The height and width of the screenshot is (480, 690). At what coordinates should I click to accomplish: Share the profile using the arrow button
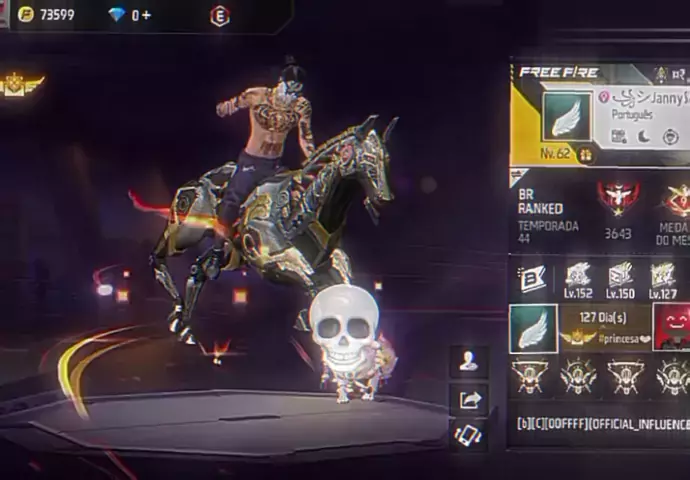(468, 399)
